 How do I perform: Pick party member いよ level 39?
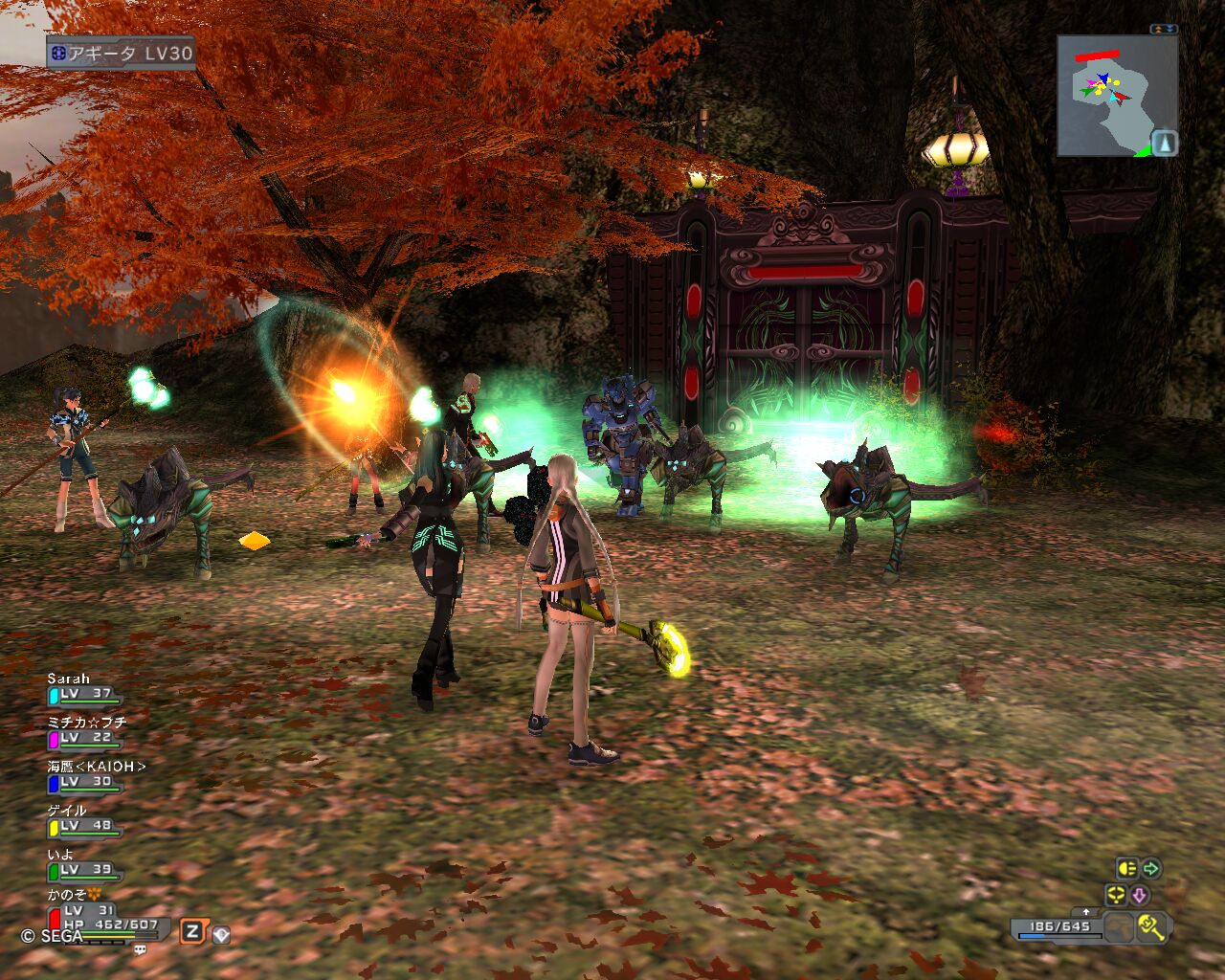[x=84, y=865]
